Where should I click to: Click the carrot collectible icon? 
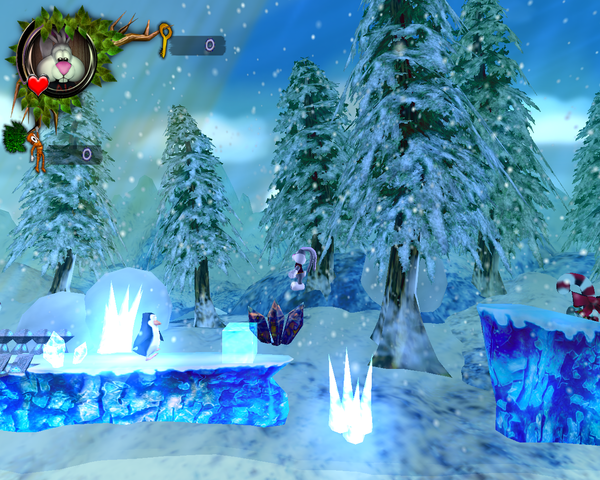point(36,148)
